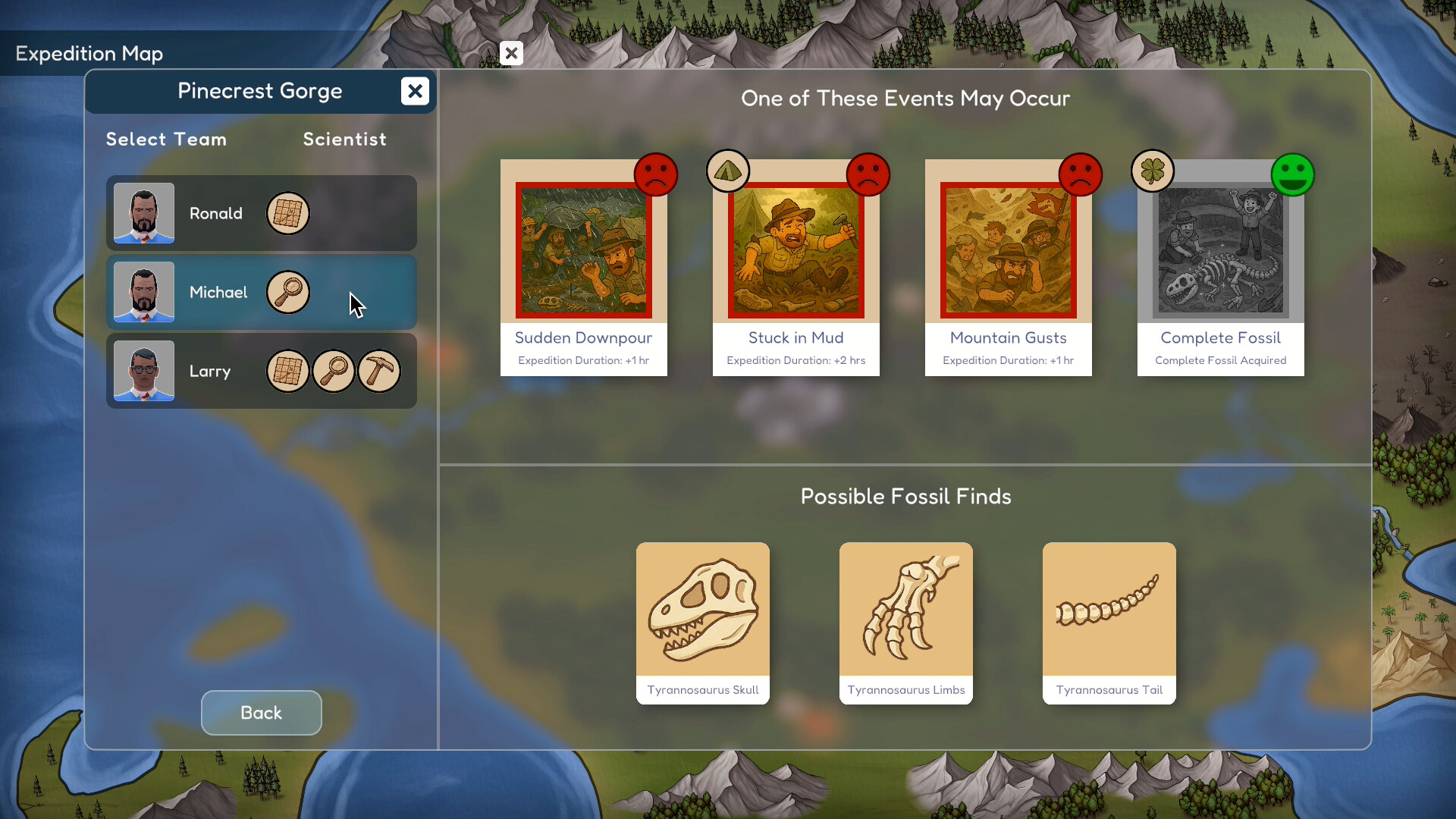Image resolution: width=1456 pixels, height=819 pixels.
Task: Click Larry's map skill icon
Action: click(x=288, y=371)
